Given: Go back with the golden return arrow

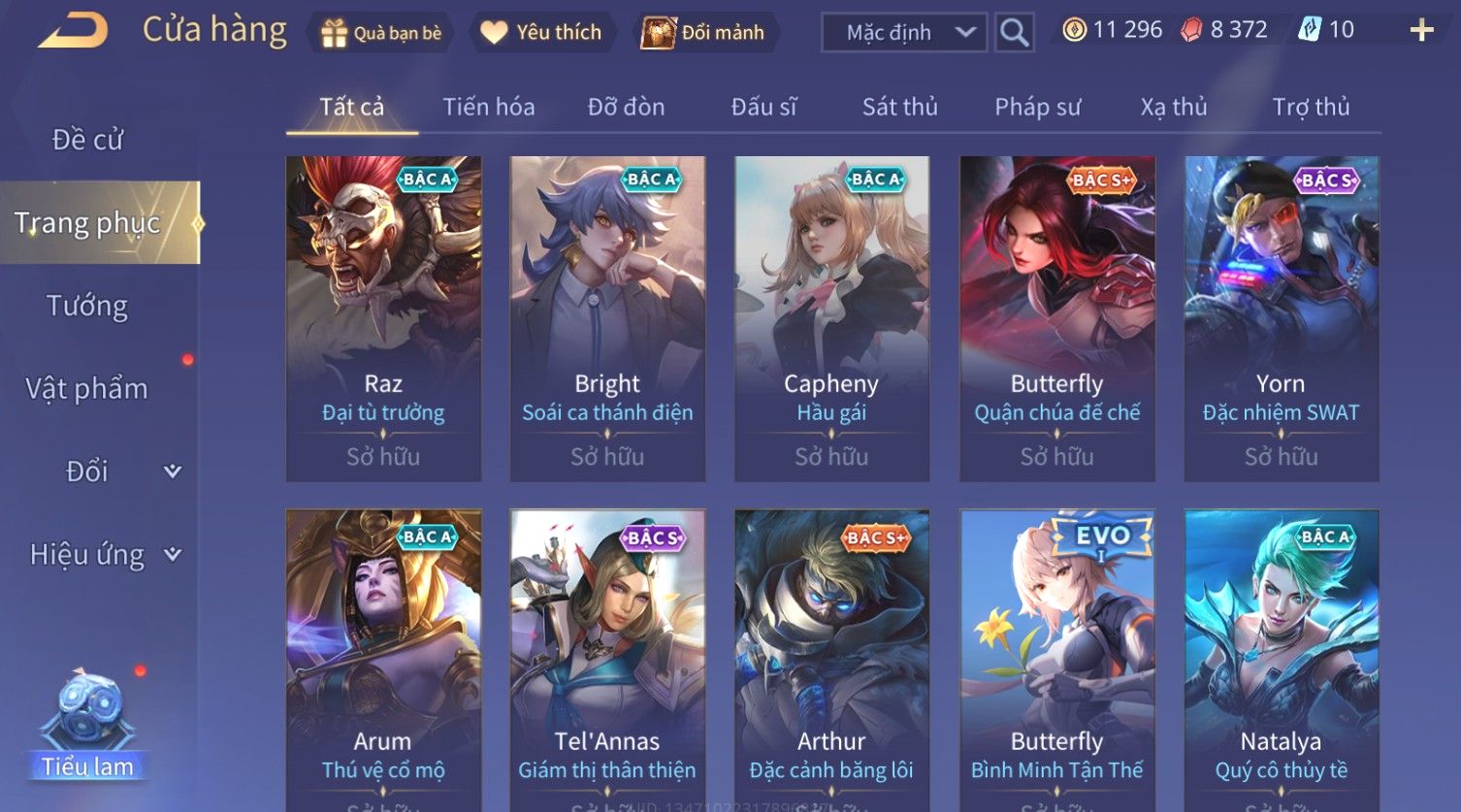Looking at the screenshot, I should pos(73,31).
